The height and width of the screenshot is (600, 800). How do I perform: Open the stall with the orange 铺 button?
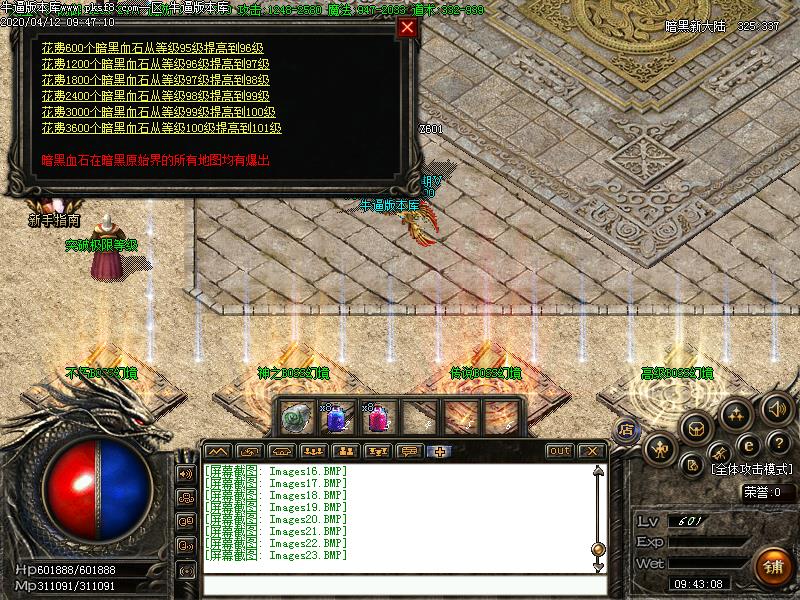[x=772, y=566]
